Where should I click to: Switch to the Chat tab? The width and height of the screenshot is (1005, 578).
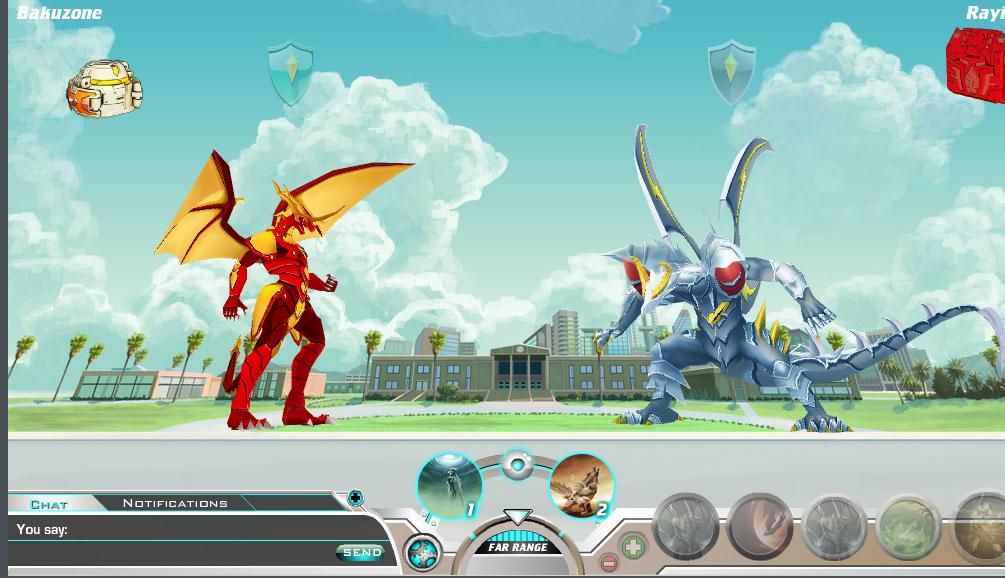tap(49, 504)
